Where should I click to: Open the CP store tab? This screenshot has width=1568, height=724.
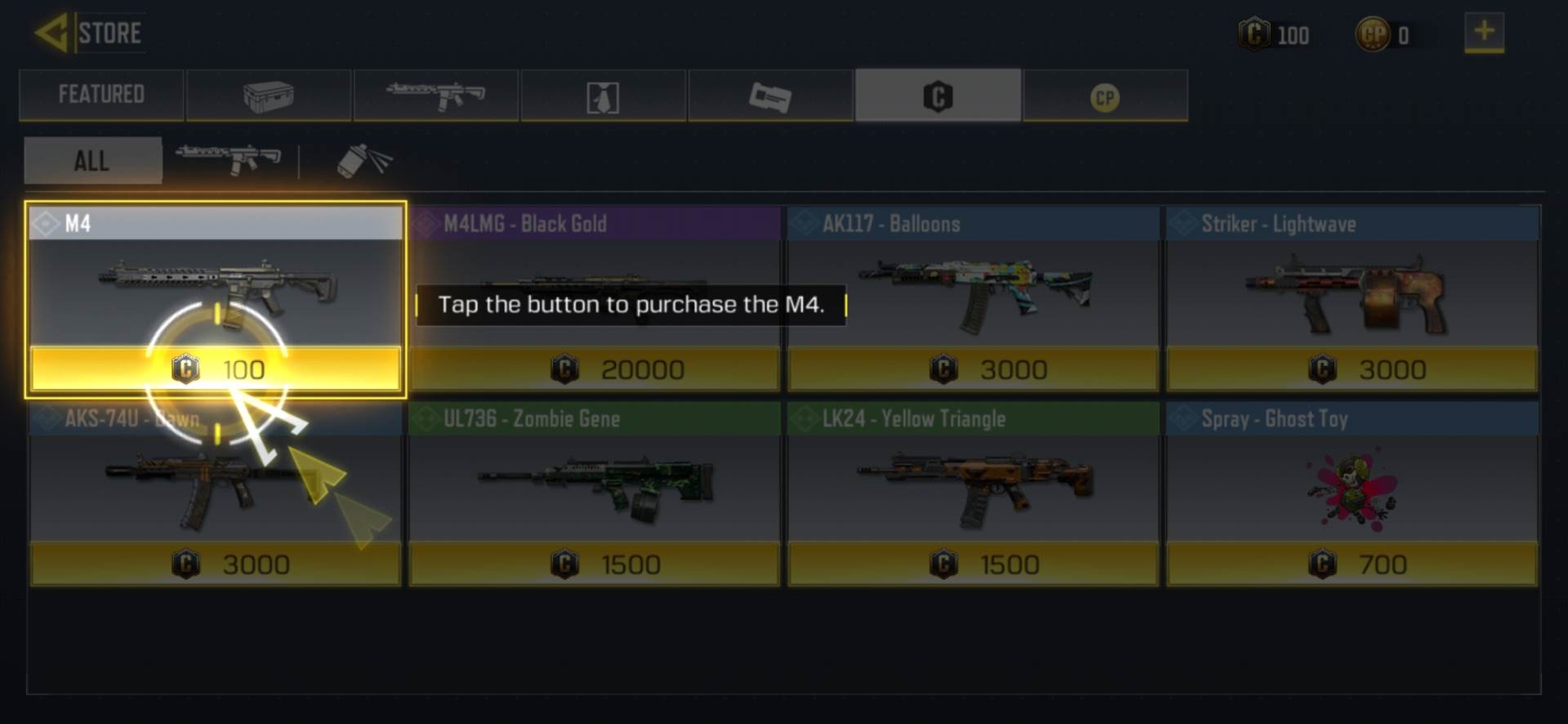[1104, 95]
